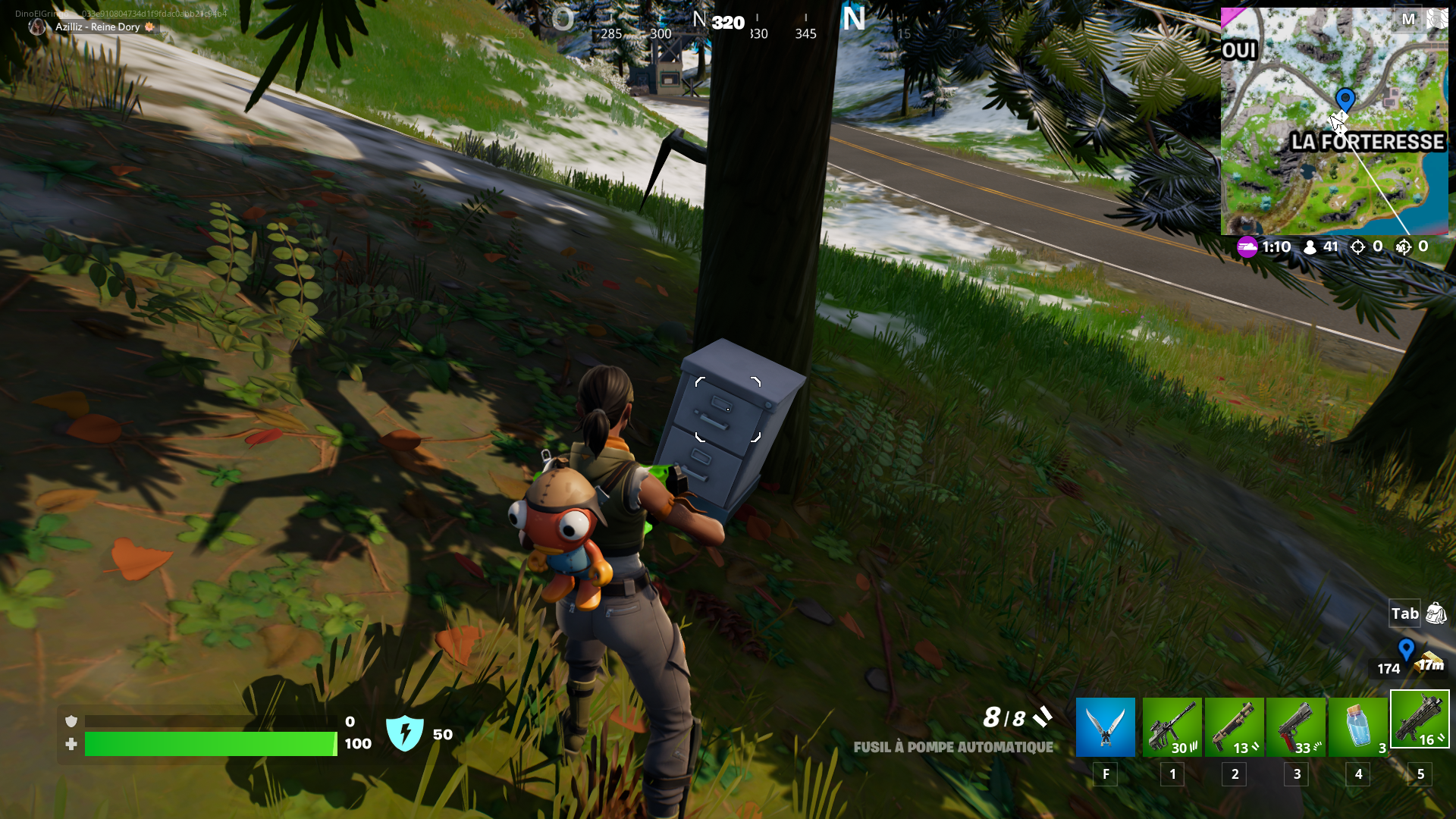Click the Azilliz - Reine Dory party member entry
Image resolution: width=1456 pixels, height=819 pixels.
coord(97,27)
